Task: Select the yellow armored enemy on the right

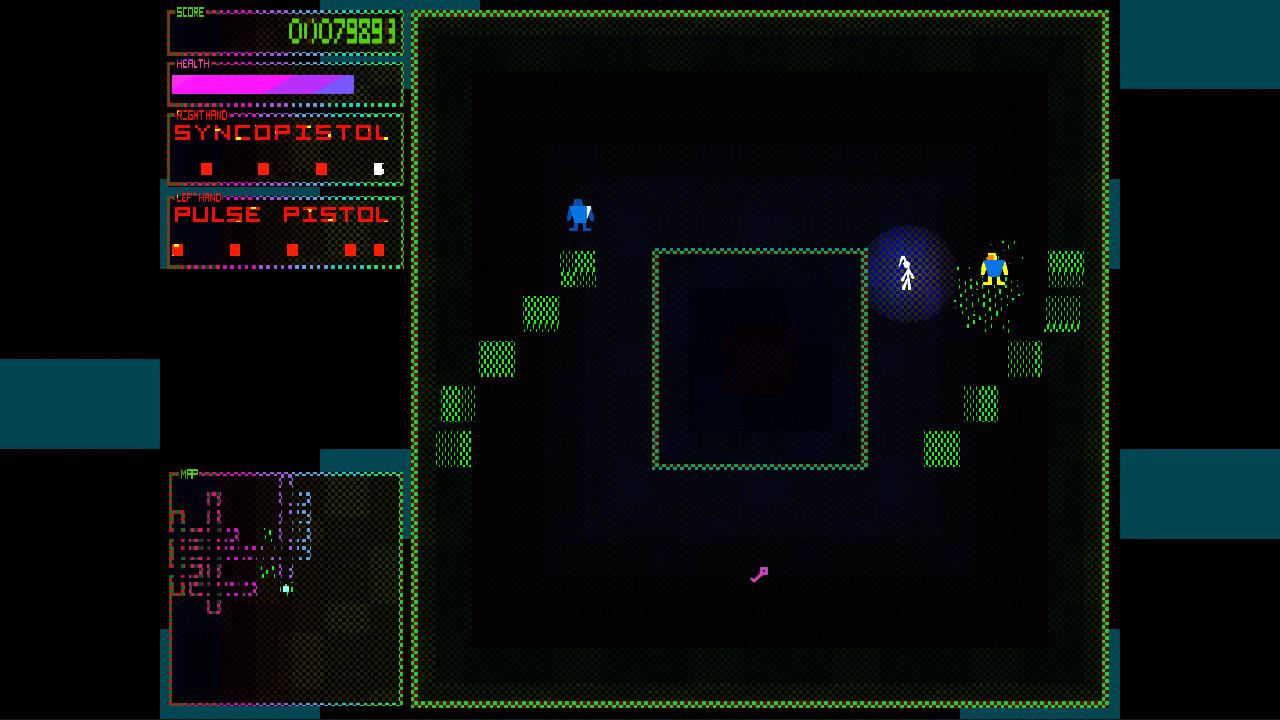Action: pos(995,268)
